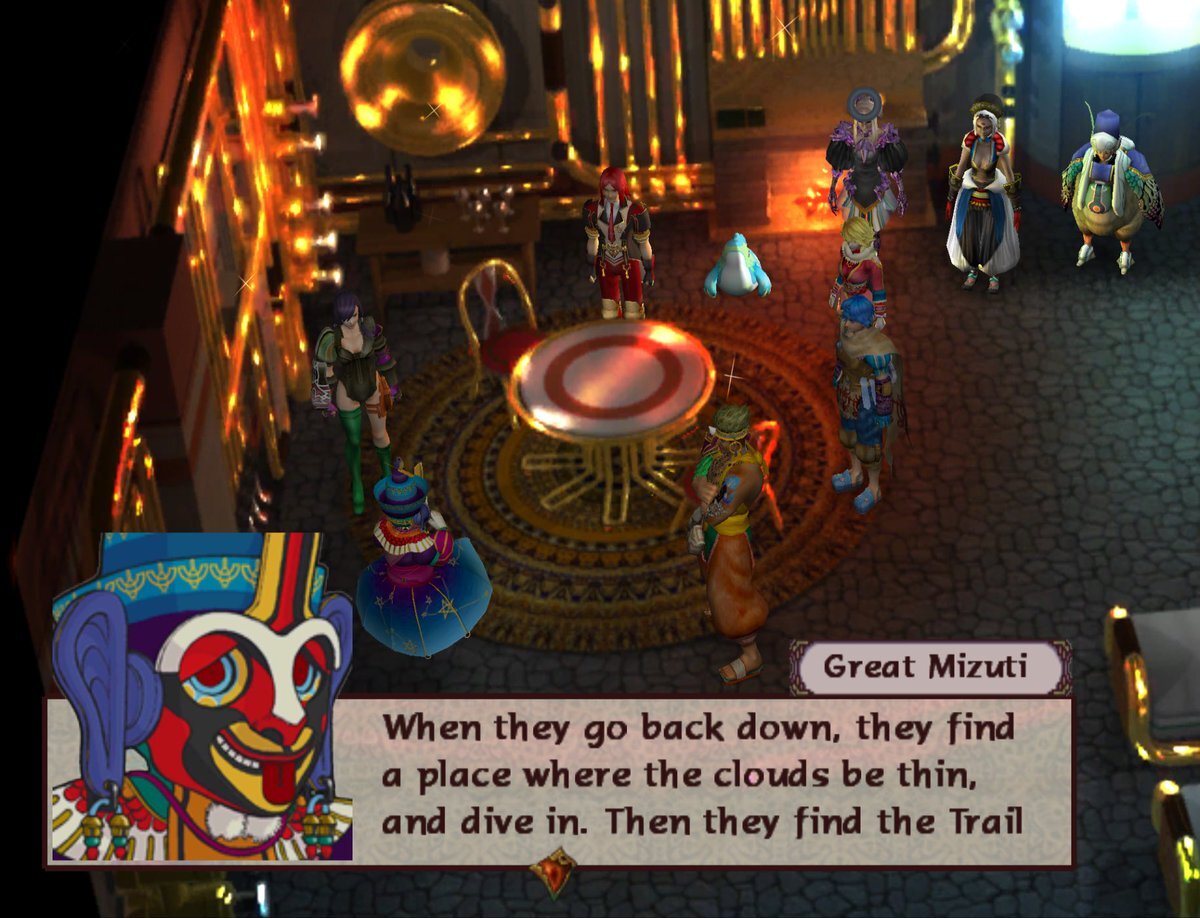Advance Great Mizuti's dialogue text box
Image resolution: width=1200 pixels, height=918 pixels.
click(700, 780)
